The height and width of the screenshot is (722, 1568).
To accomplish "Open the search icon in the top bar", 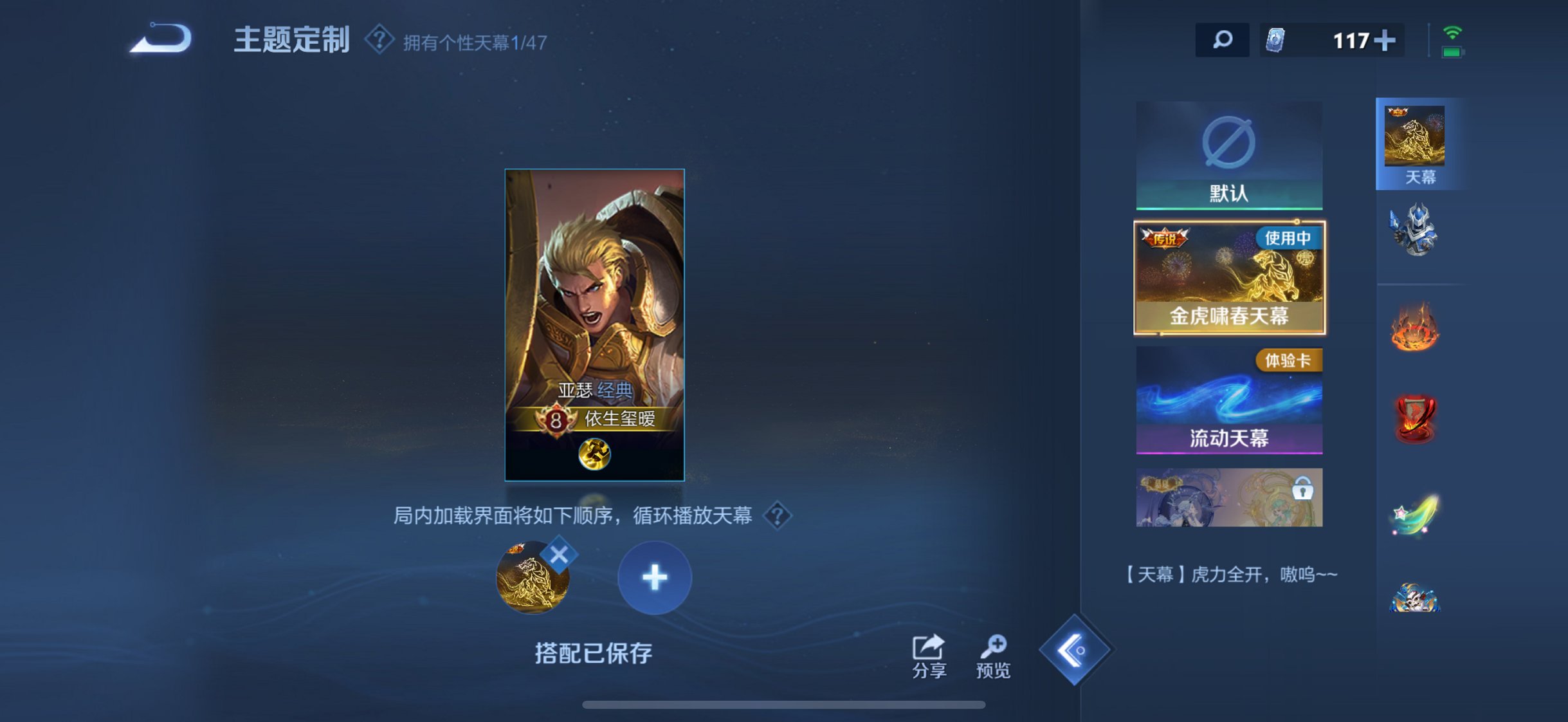I will click(1222, 41).
